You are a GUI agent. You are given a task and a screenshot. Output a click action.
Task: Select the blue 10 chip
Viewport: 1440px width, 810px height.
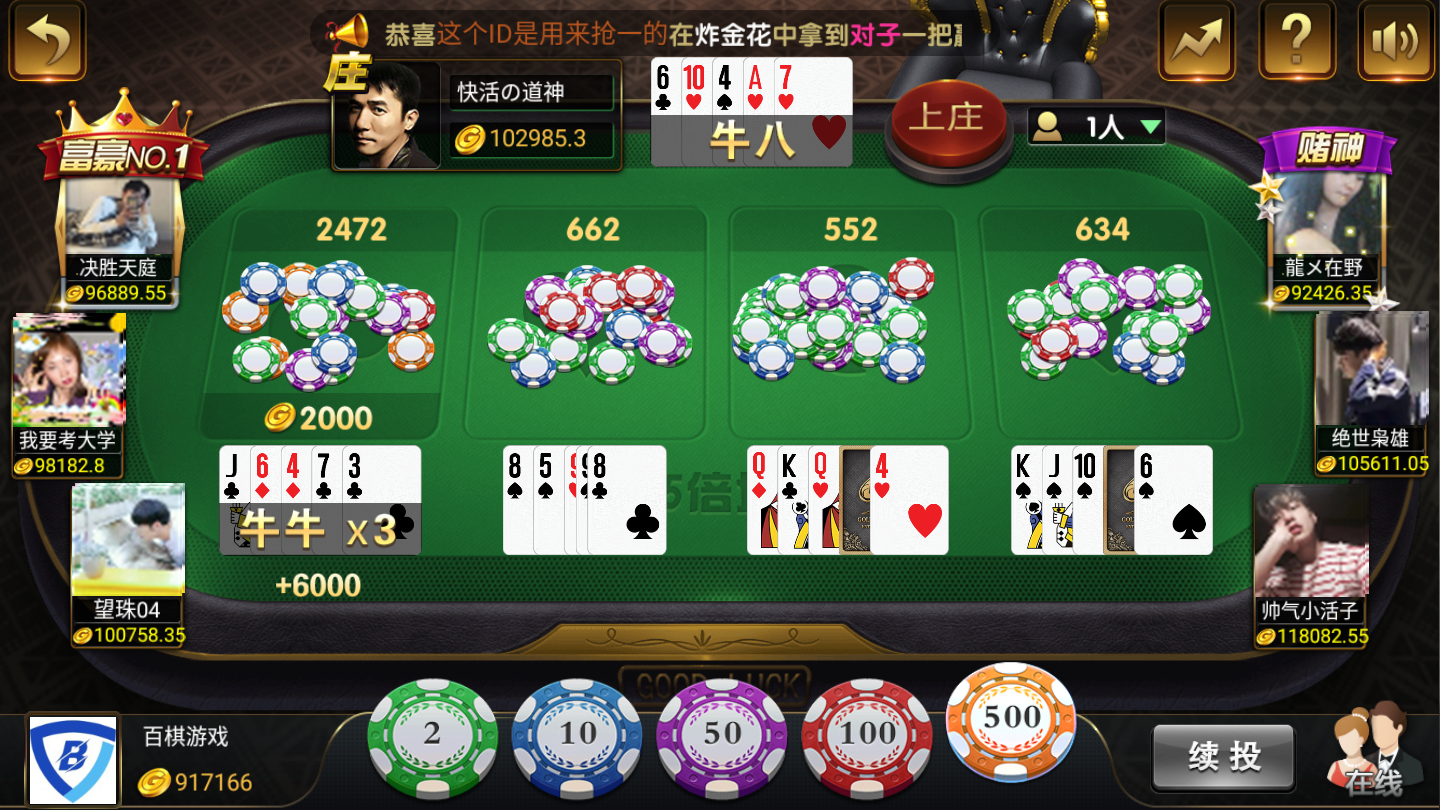tap(576, 736)
